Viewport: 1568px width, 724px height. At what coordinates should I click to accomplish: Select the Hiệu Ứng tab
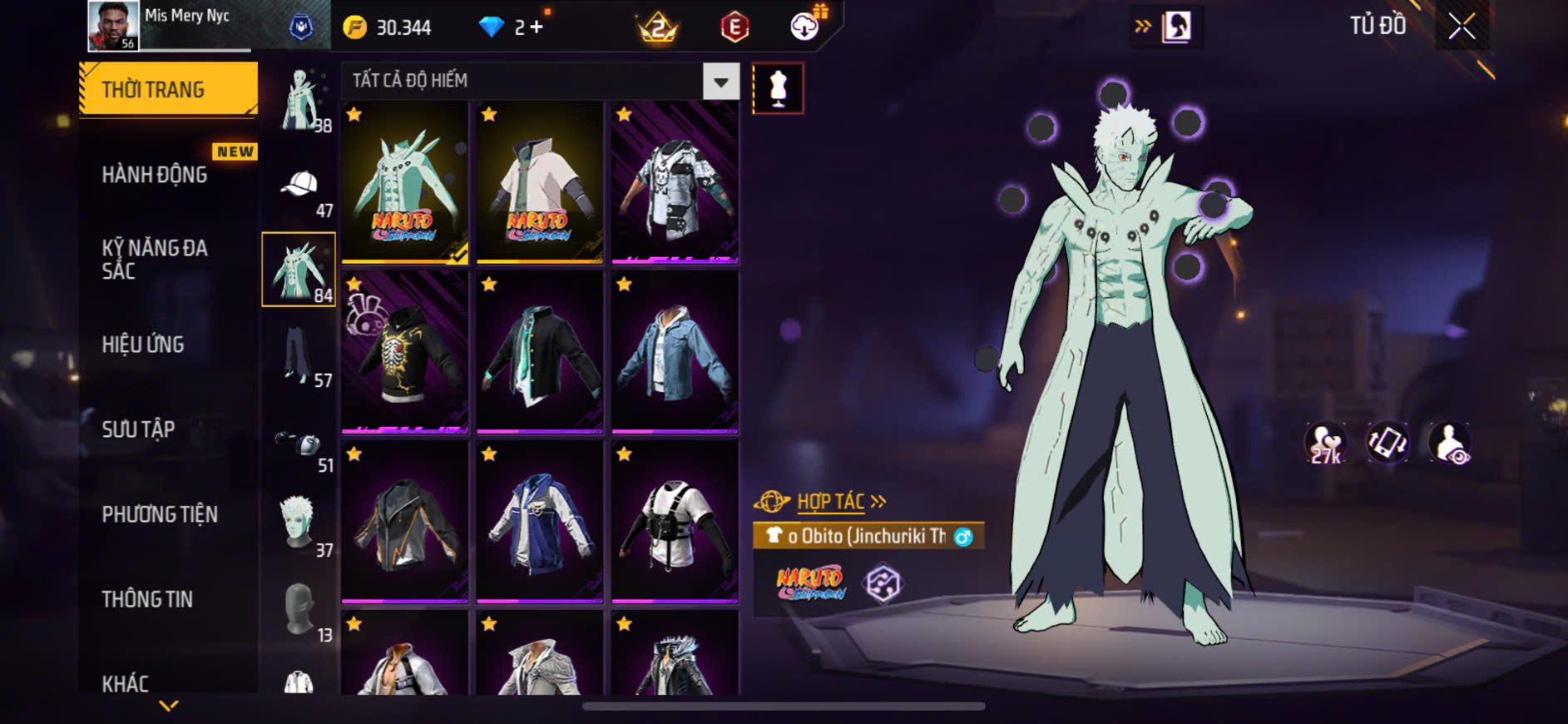[143, 345]
